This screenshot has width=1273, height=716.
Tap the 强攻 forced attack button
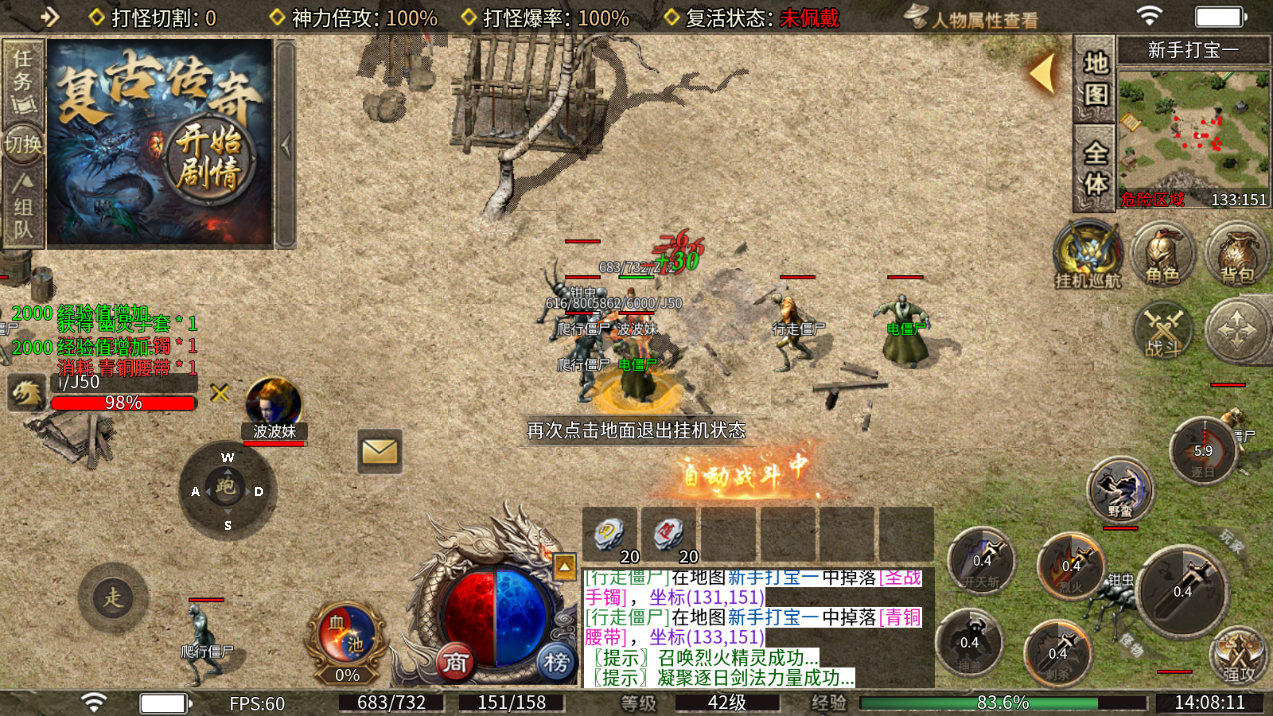1238,656
